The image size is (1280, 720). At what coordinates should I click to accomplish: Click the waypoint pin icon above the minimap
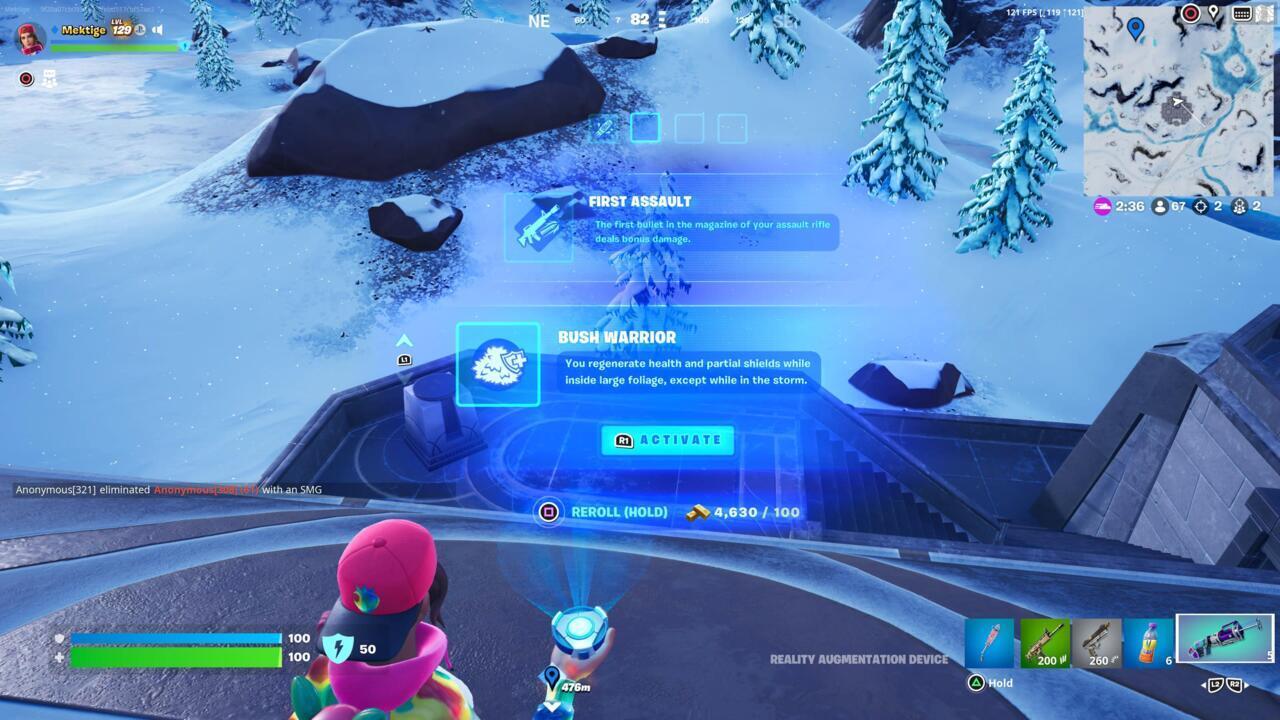tap(1213, 12)
